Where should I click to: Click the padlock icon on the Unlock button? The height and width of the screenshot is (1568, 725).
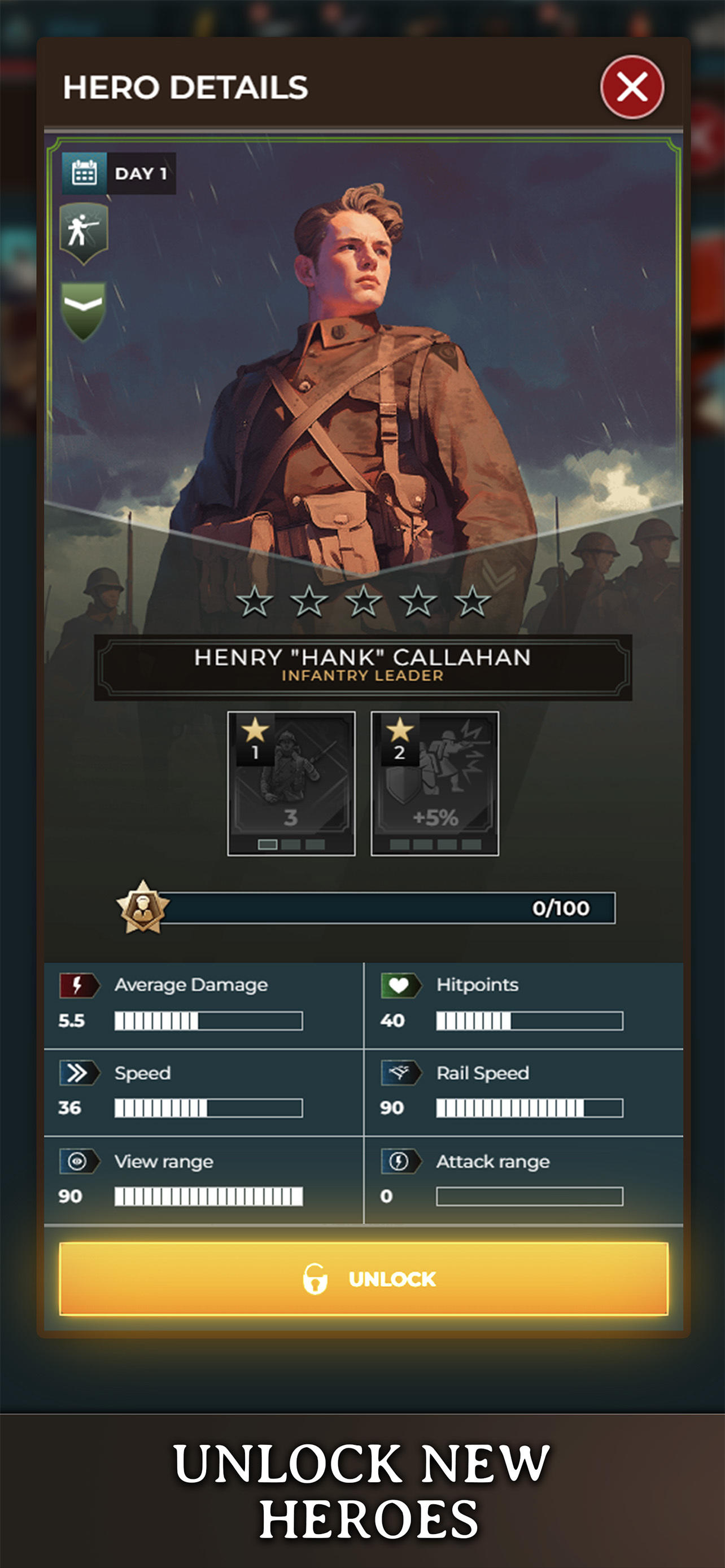tap(315, 1280)
